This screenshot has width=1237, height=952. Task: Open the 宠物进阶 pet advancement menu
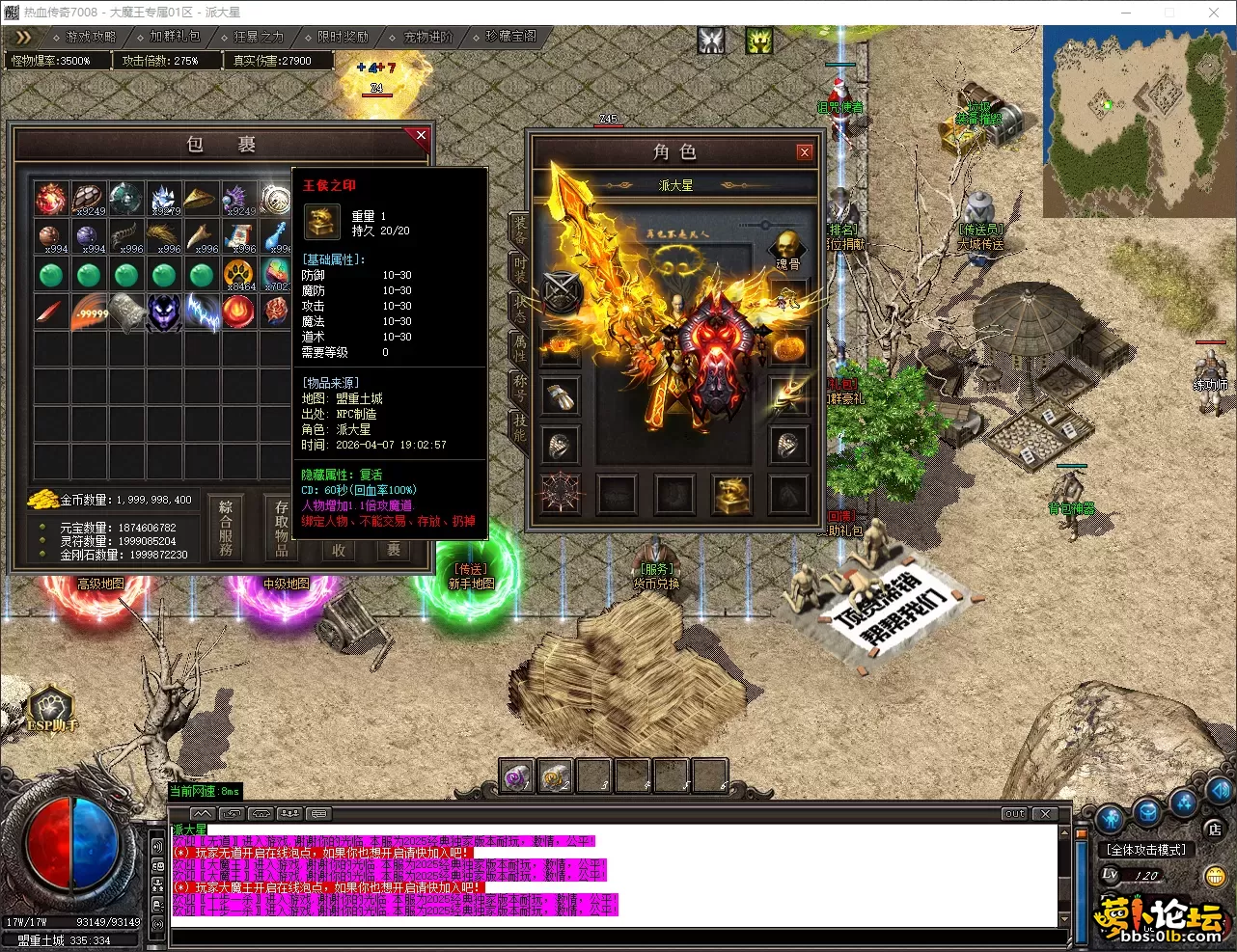point(427,37)
